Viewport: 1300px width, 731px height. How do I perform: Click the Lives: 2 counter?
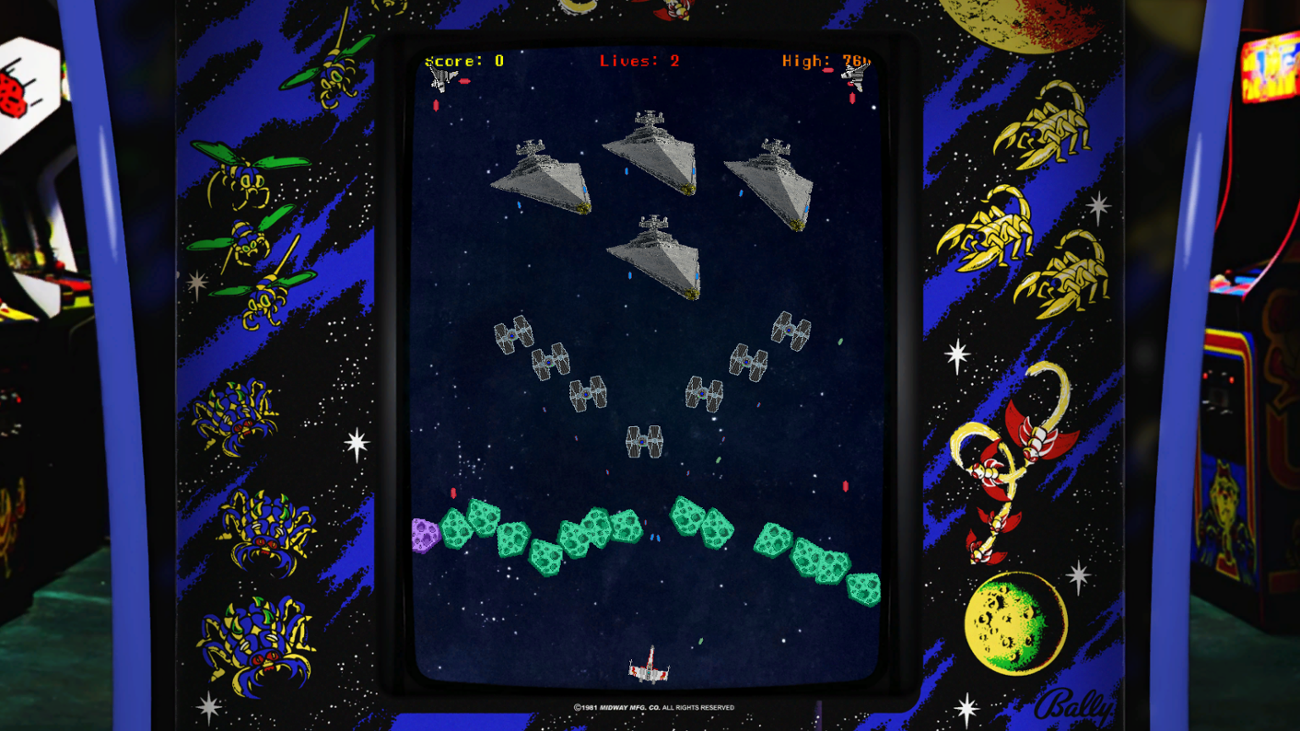(x=638, y=60)
